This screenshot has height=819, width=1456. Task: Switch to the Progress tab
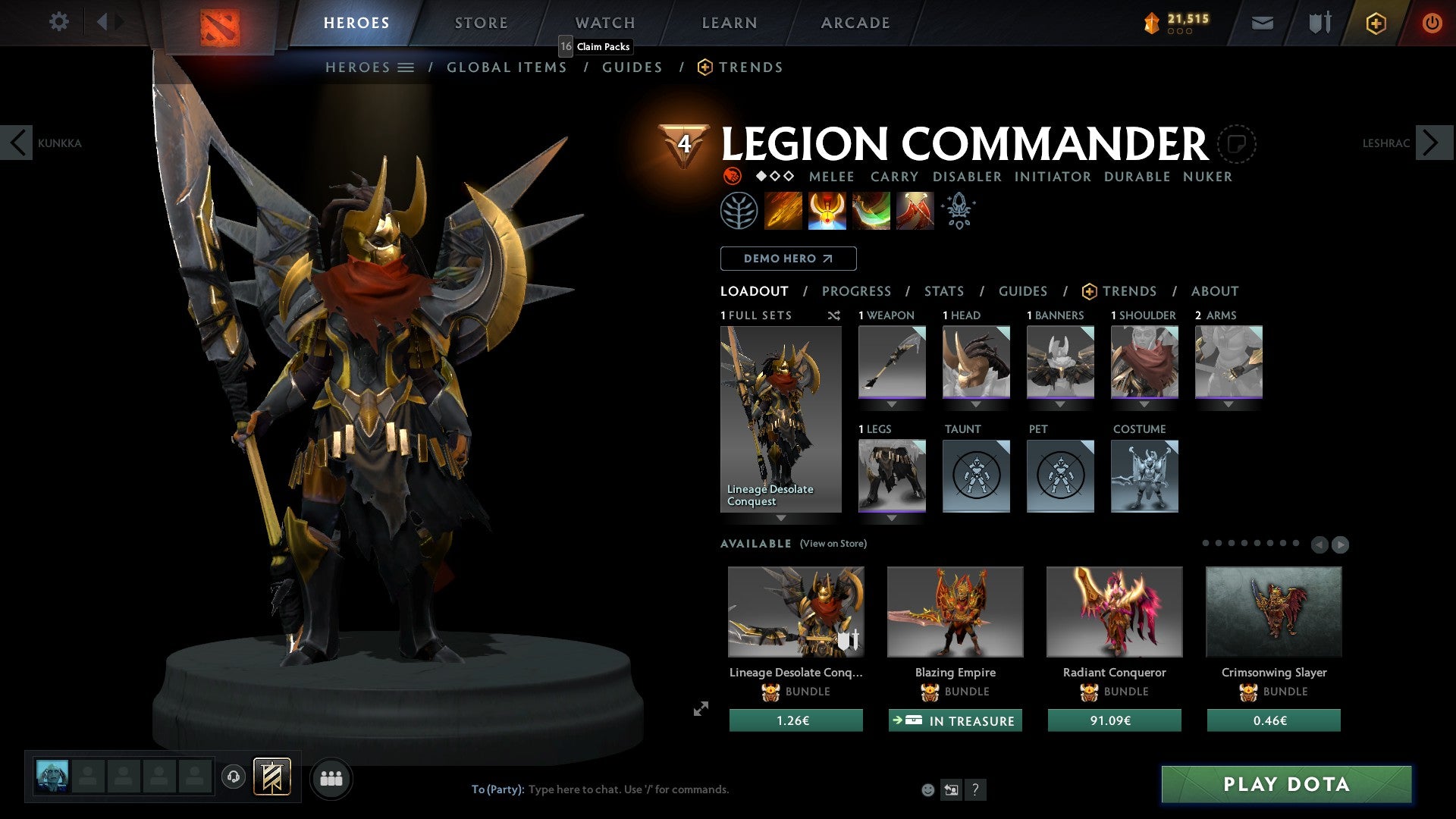[857, 290]
